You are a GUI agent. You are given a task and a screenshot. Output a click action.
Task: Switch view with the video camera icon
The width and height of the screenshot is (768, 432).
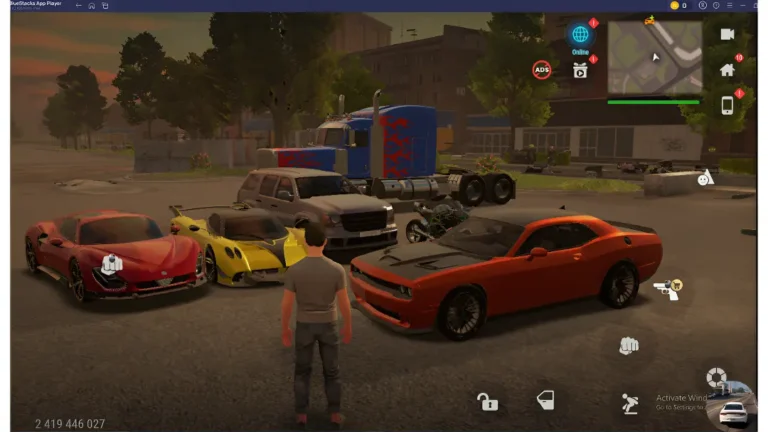(727, 34)
